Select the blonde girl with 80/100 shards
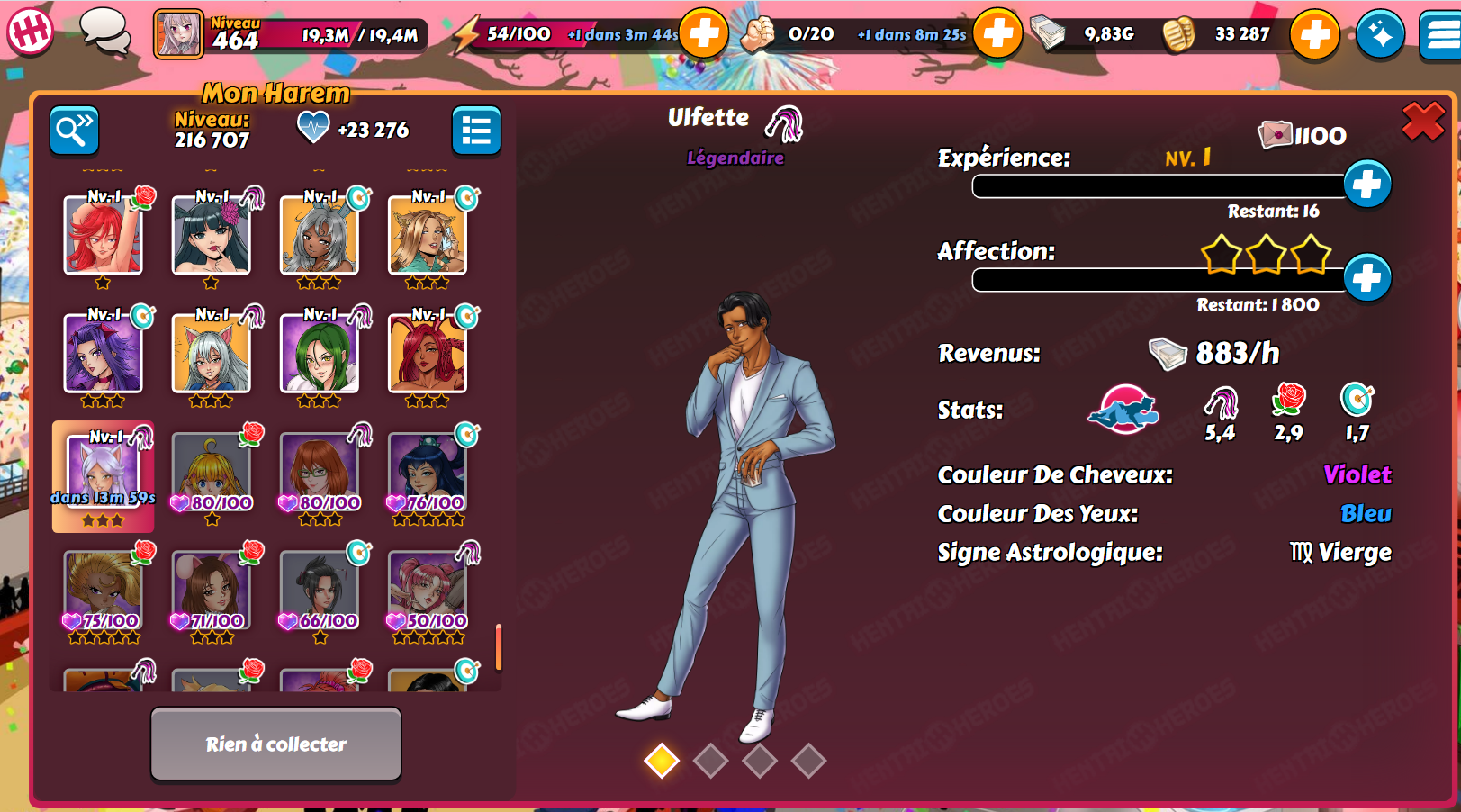The image size is (1461, 812). [x=211, y=472]
